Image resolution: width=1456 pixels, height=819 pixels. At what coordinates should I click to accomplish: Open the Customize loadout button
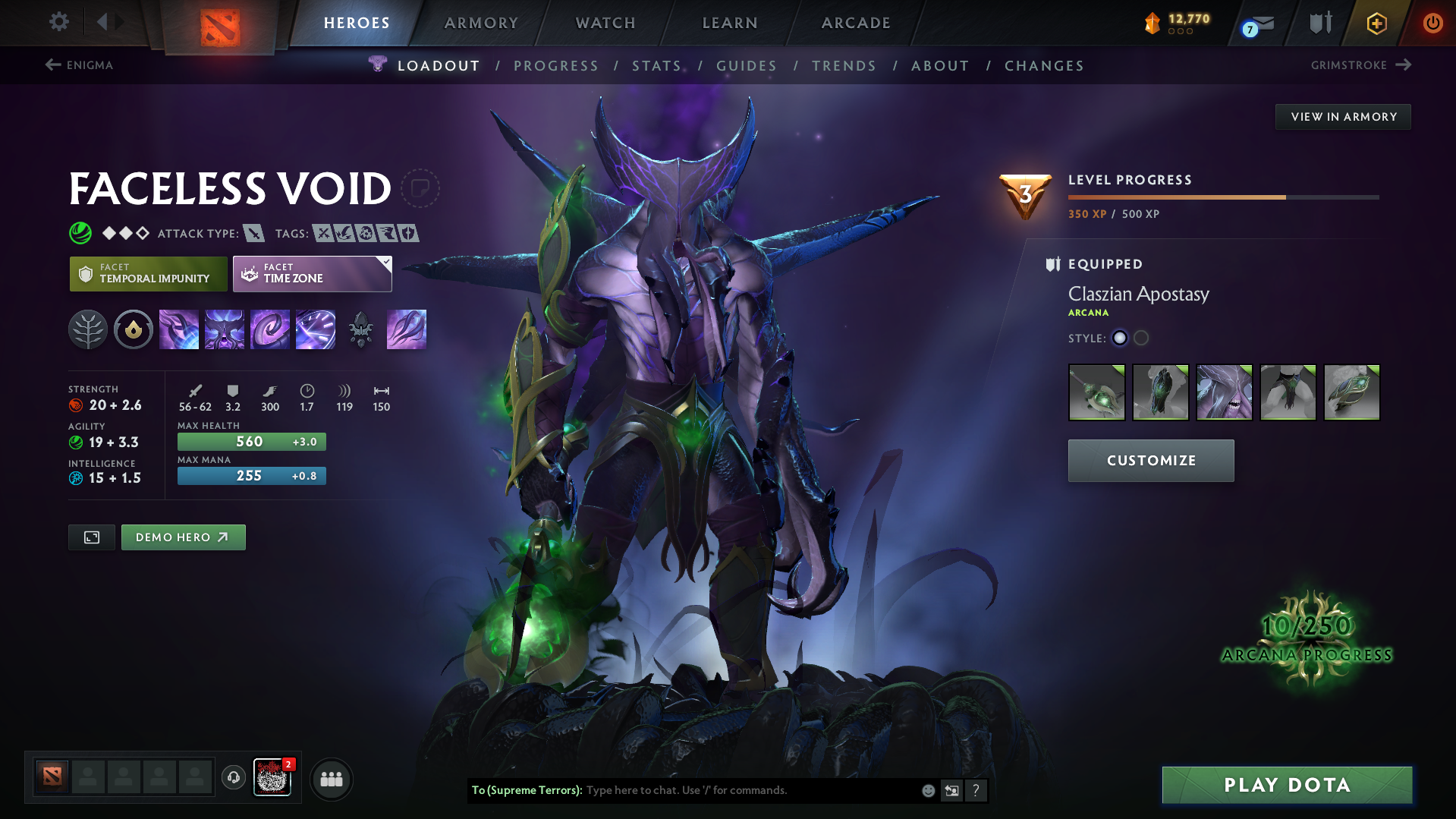[1151, 461]
